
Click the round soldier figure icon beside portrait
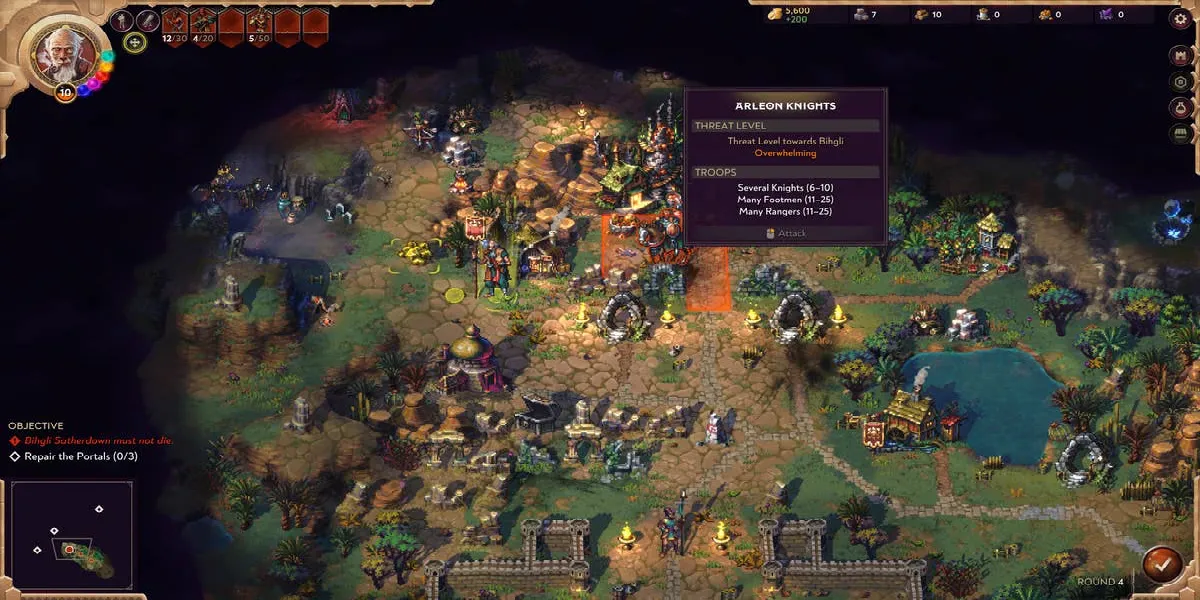click(122, 20)
